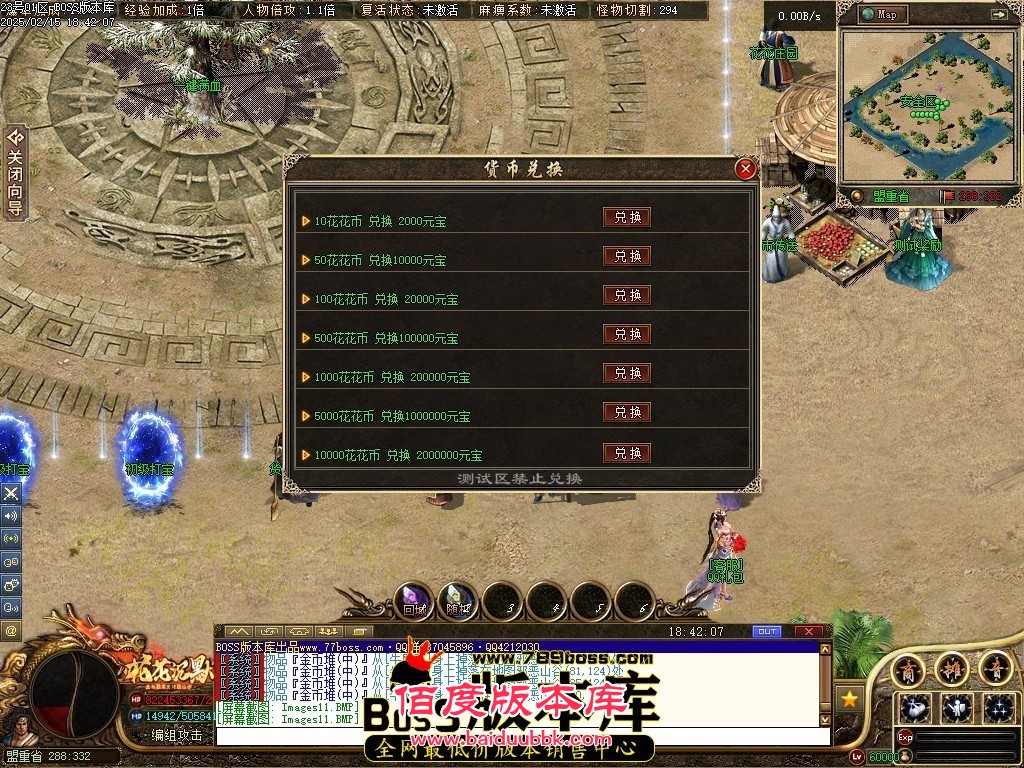Viewport: 1024px width, 768px height.
Task: Use the 随机 hotbar slot
Action: pyautogui.click(x=458, y=601)
